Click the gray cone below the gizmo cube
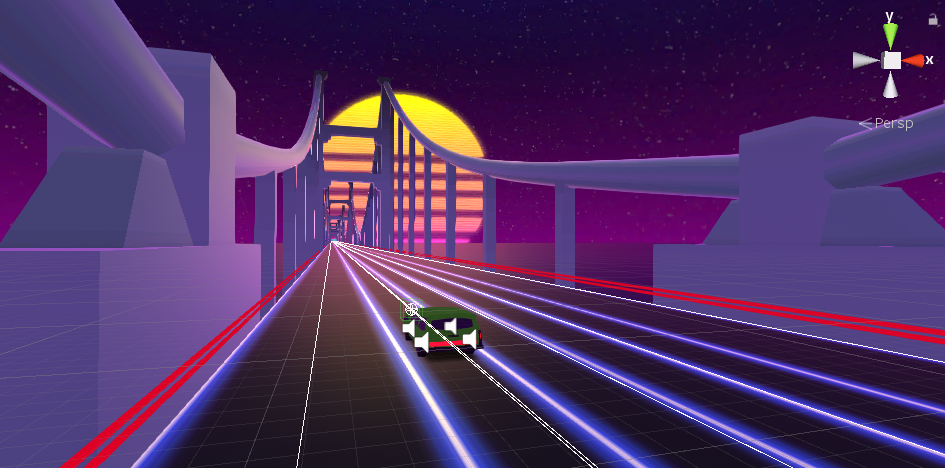This screenshot has width=945, height=468. [x=891, y=85]
